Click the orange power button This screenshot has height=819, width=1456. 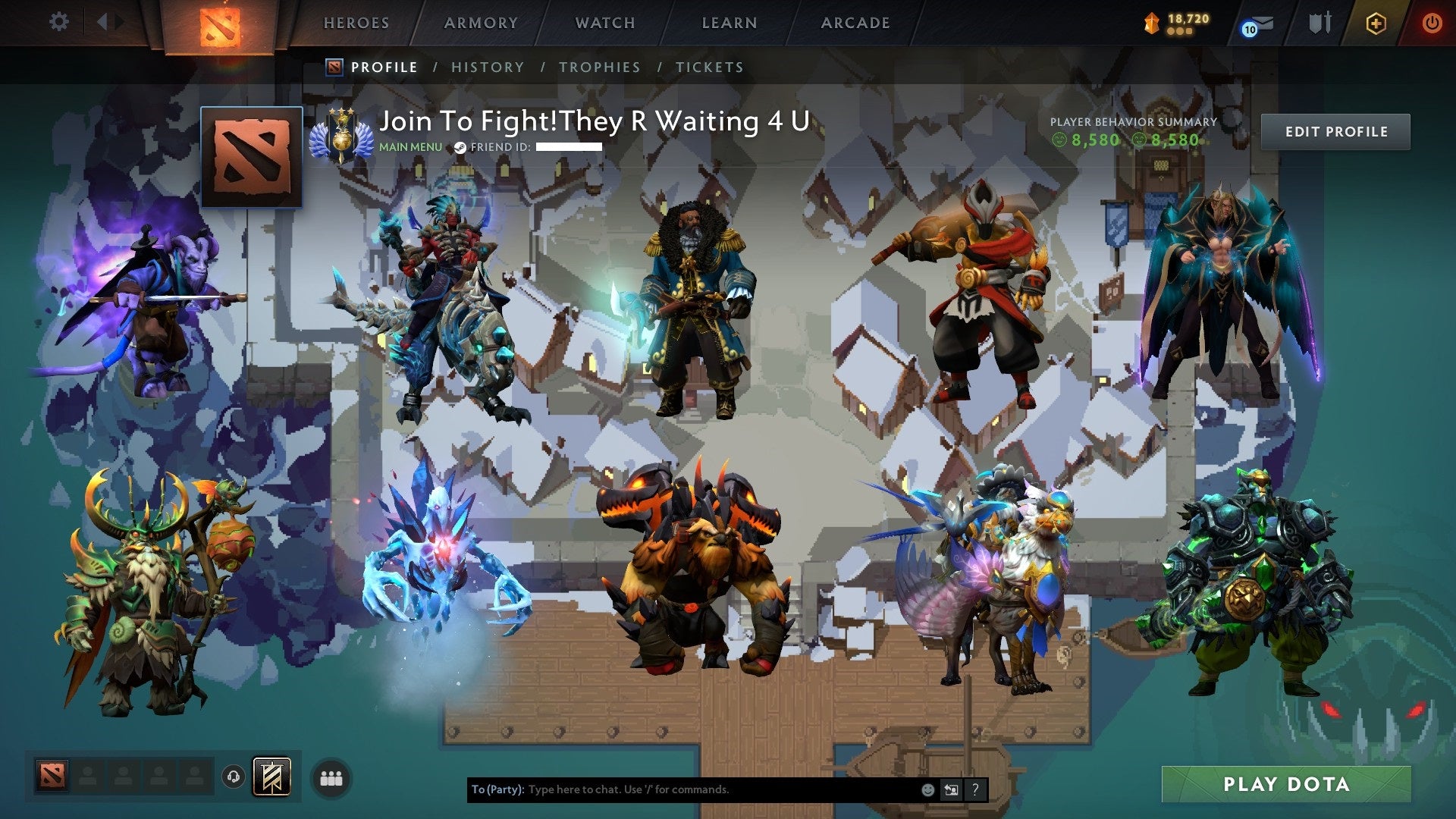click(1432, 22)
